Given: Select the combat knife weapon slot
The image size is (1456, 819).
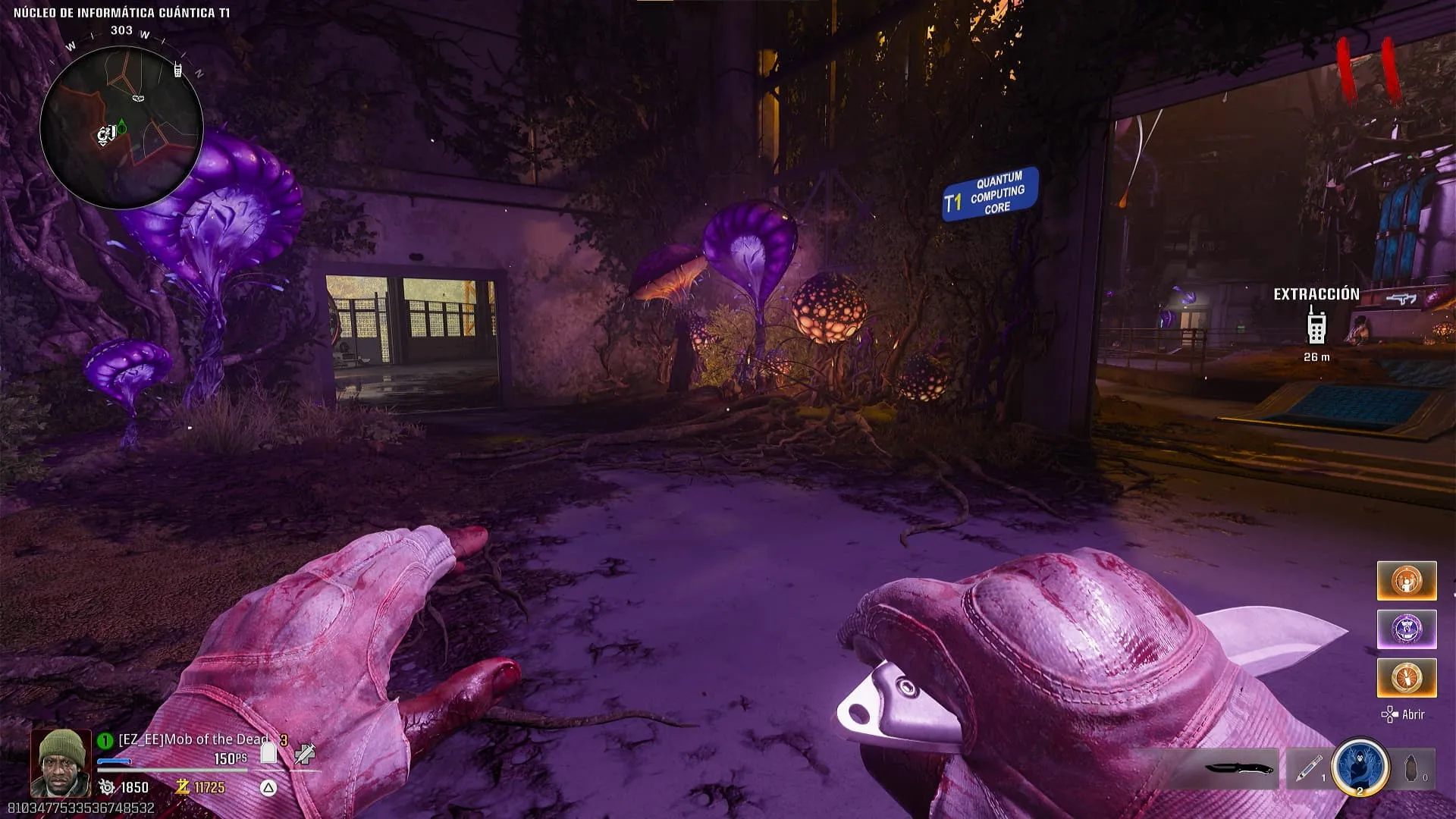Looking at the screenshot, I should 1238,769.
